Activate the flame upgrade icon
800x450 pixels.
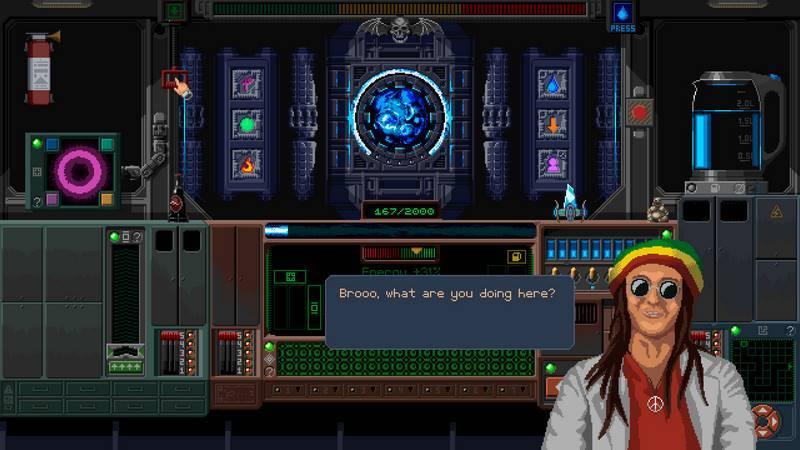click(x=246, y=161)
